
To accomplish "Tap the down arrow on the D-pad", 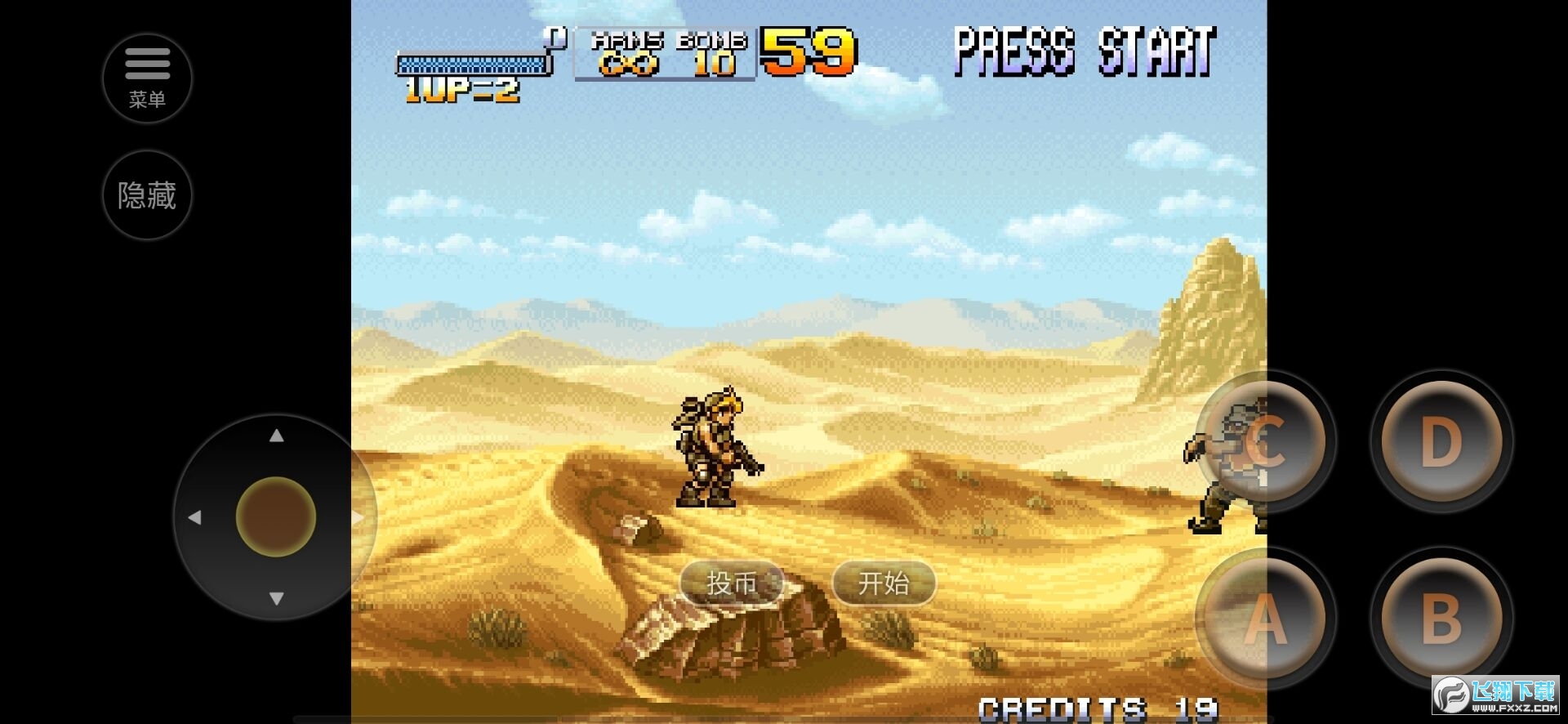I will tap(275, 596).
